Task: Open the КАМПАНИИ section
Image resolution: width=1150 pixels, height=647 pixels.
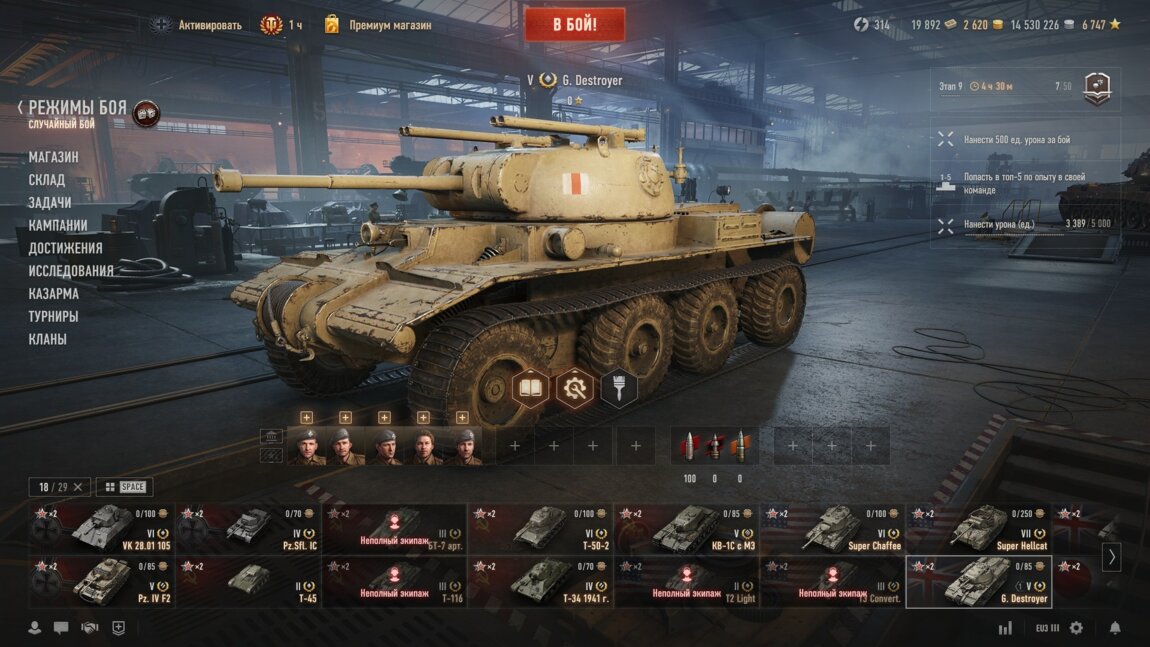Action: point(58,225)
